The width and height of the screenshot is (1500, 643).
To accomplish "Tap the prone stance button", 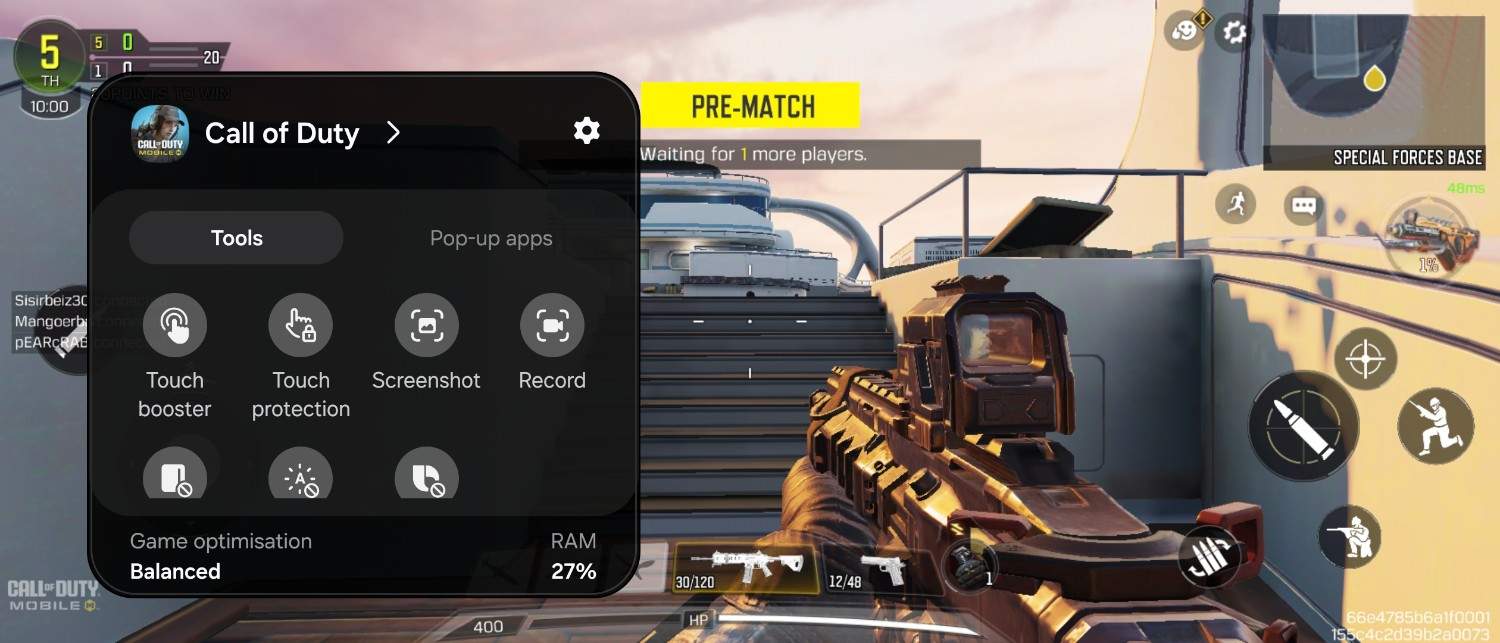I will [1349, 537].
